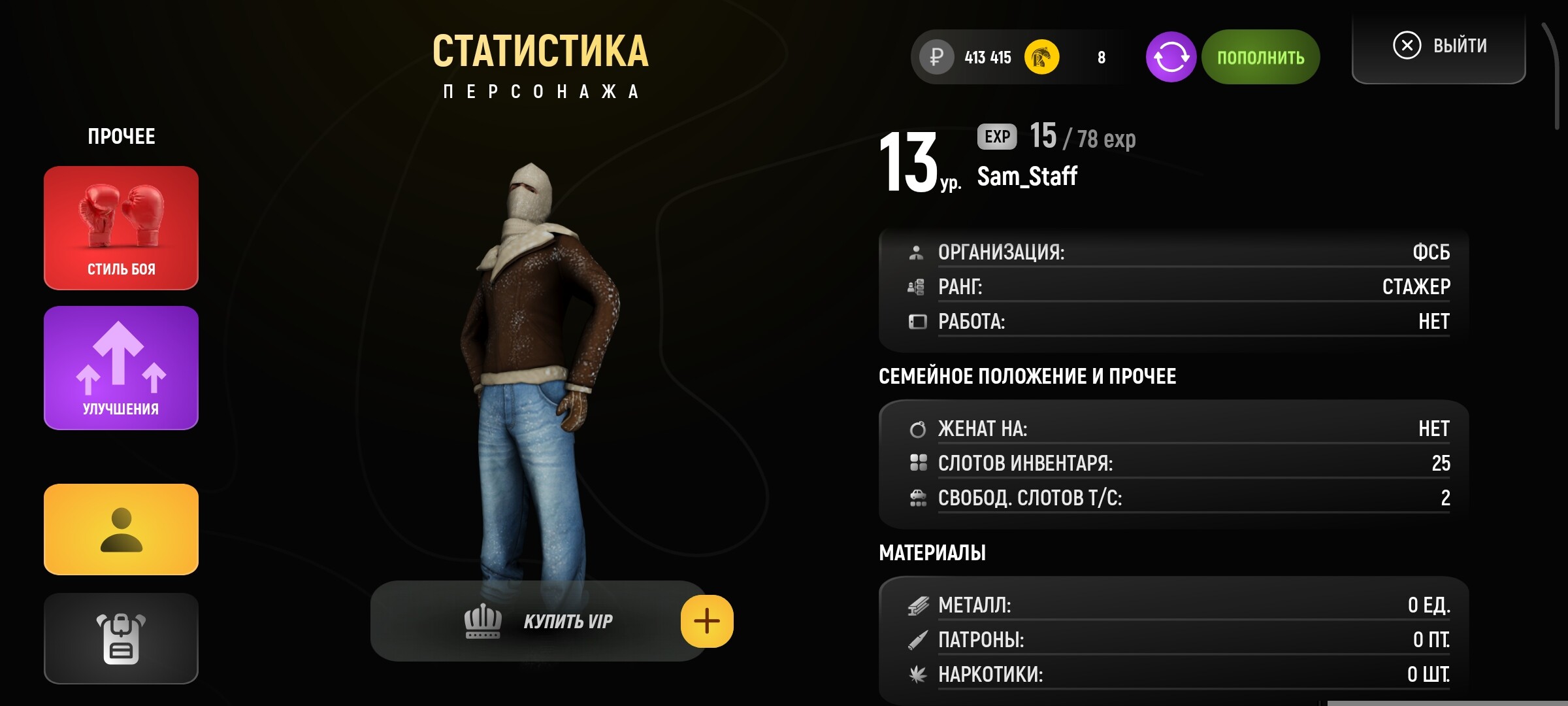This screenshot has width=1568, height=706.
Task: Open the Улучшения upgrades panel
Action: pos(121,367)
